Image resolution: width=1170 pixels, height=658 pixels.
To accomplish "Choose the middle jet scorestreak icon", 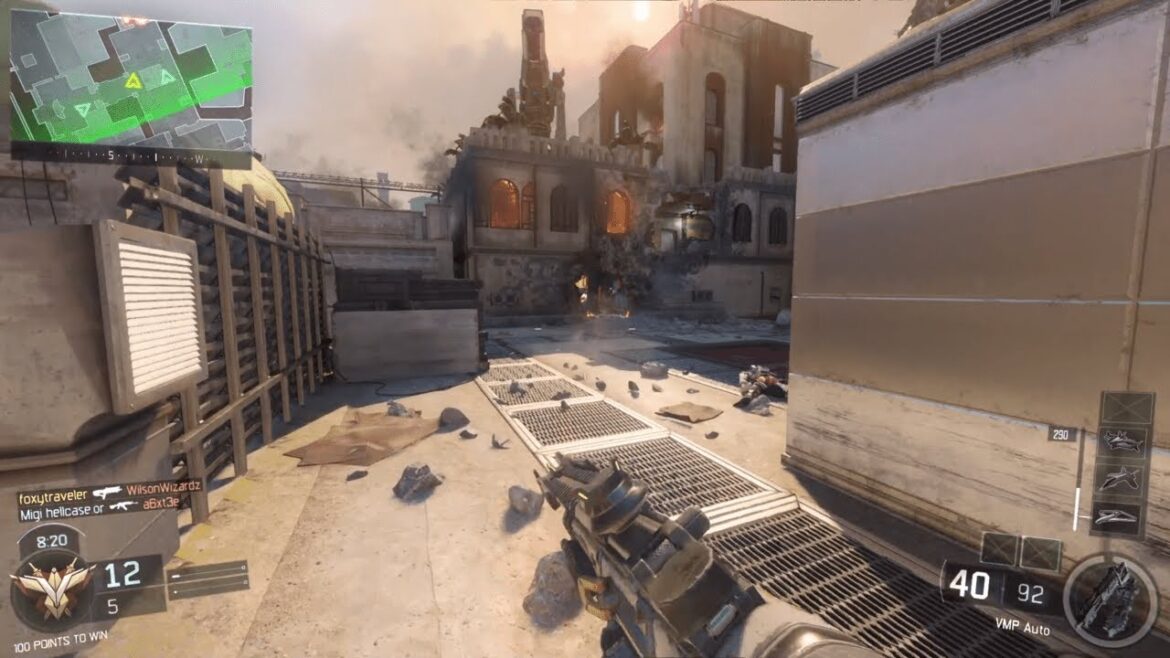I will click(1120, 480).
